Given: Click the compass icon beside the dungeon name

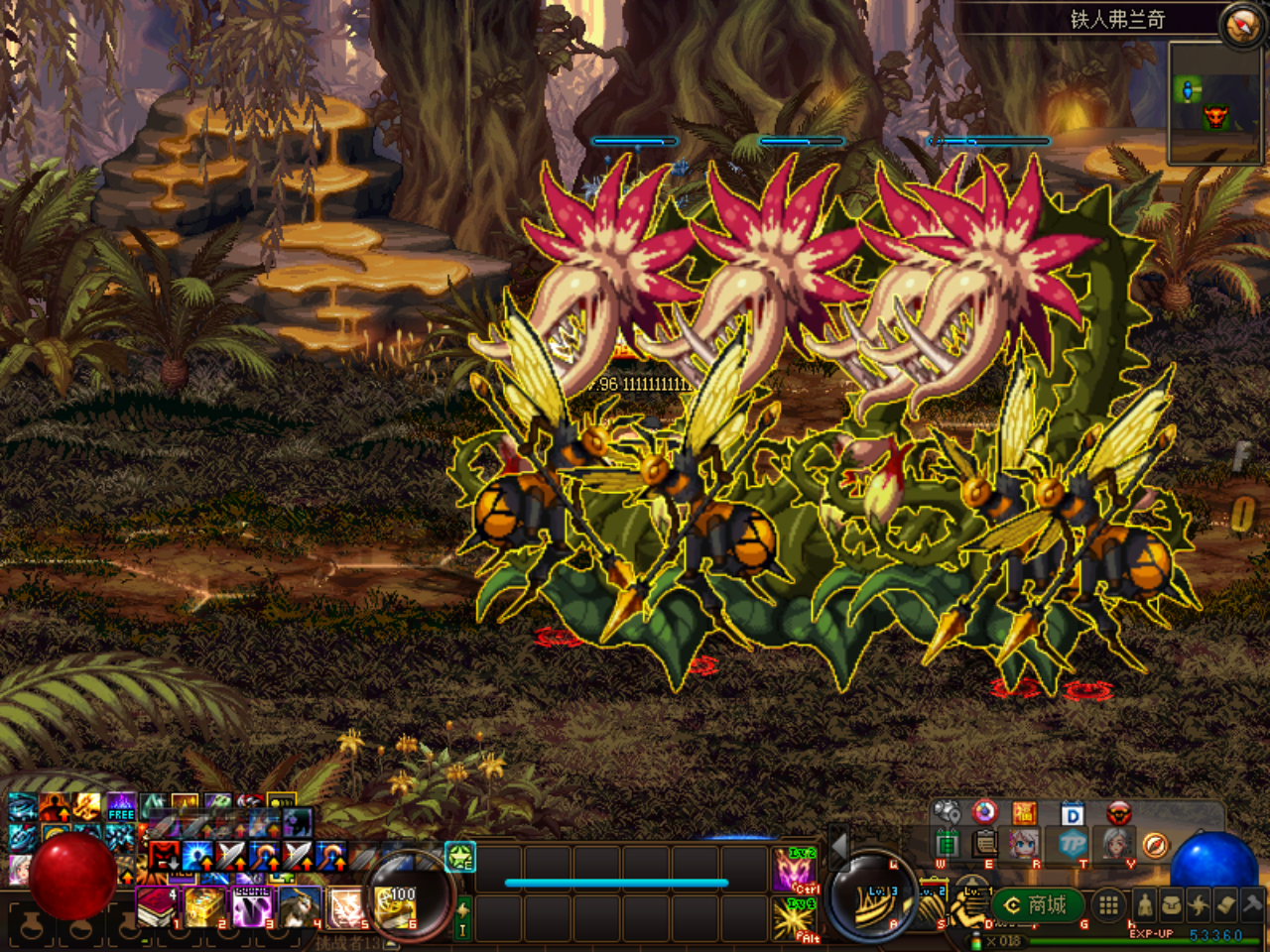Looking at the screenshot, I should click(1240, 25).
